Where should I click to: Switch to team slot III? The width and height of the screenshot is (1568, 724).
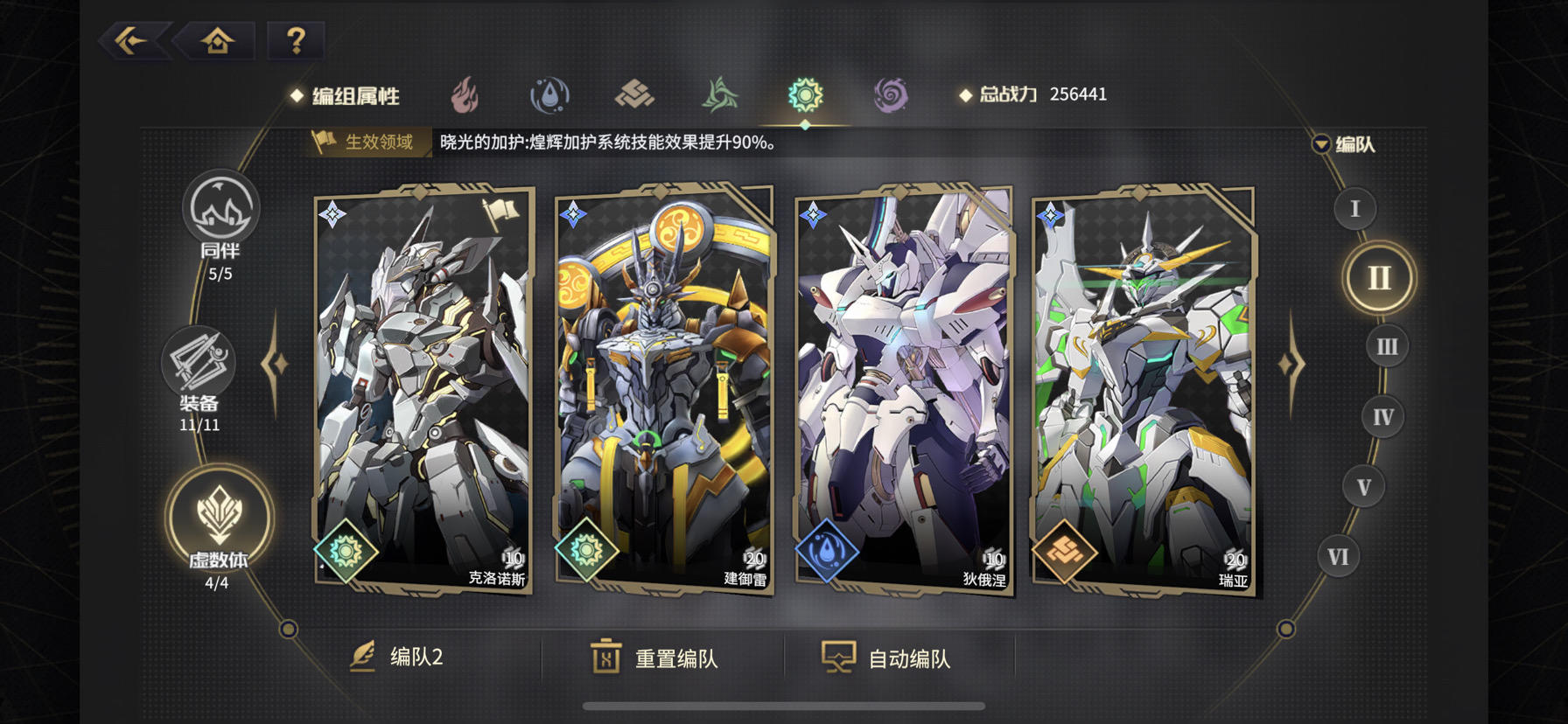(x=1384, y=346)
